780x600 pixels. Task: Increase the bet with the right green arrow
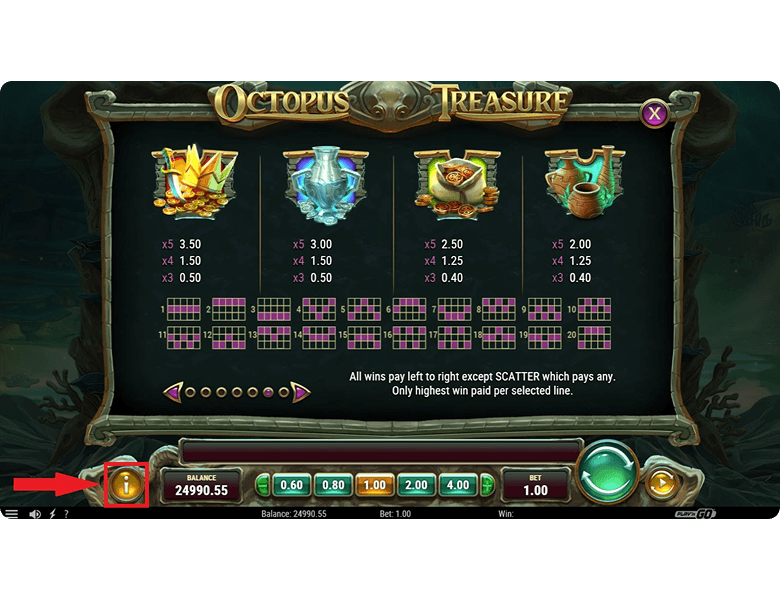(487, 486)
